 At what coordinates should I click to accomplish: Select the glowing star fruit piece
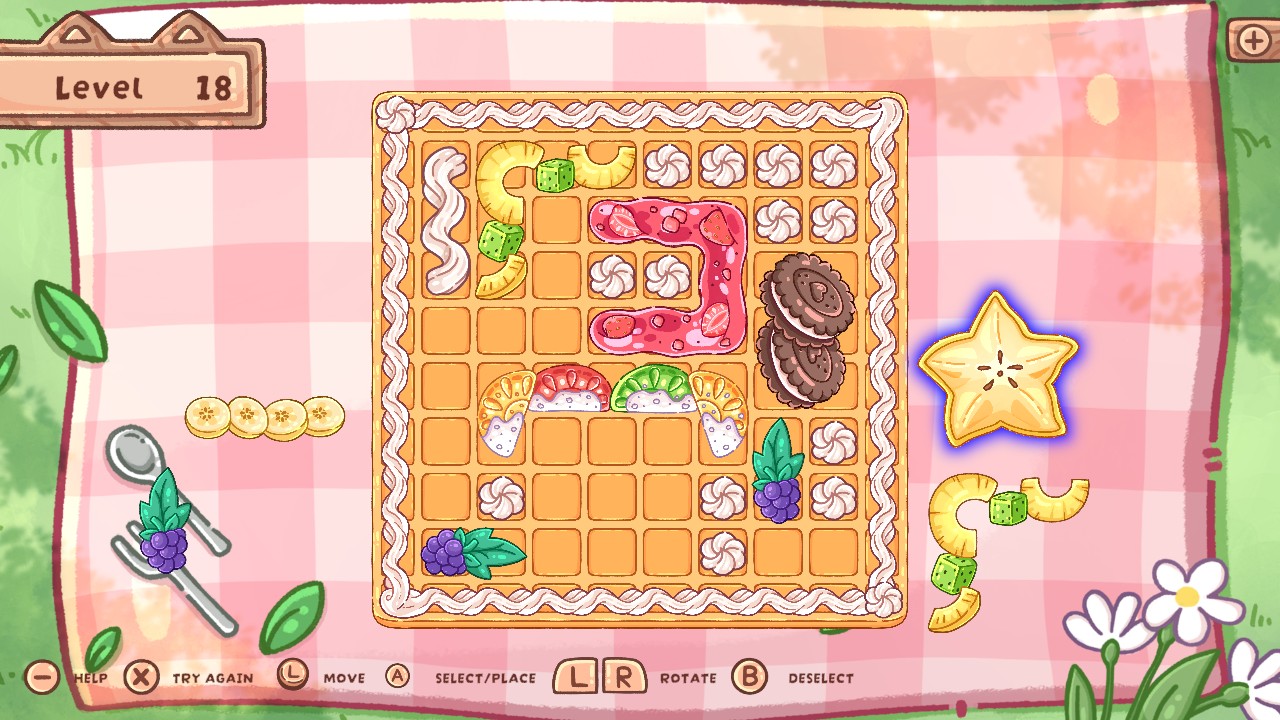click(1000, 370)
